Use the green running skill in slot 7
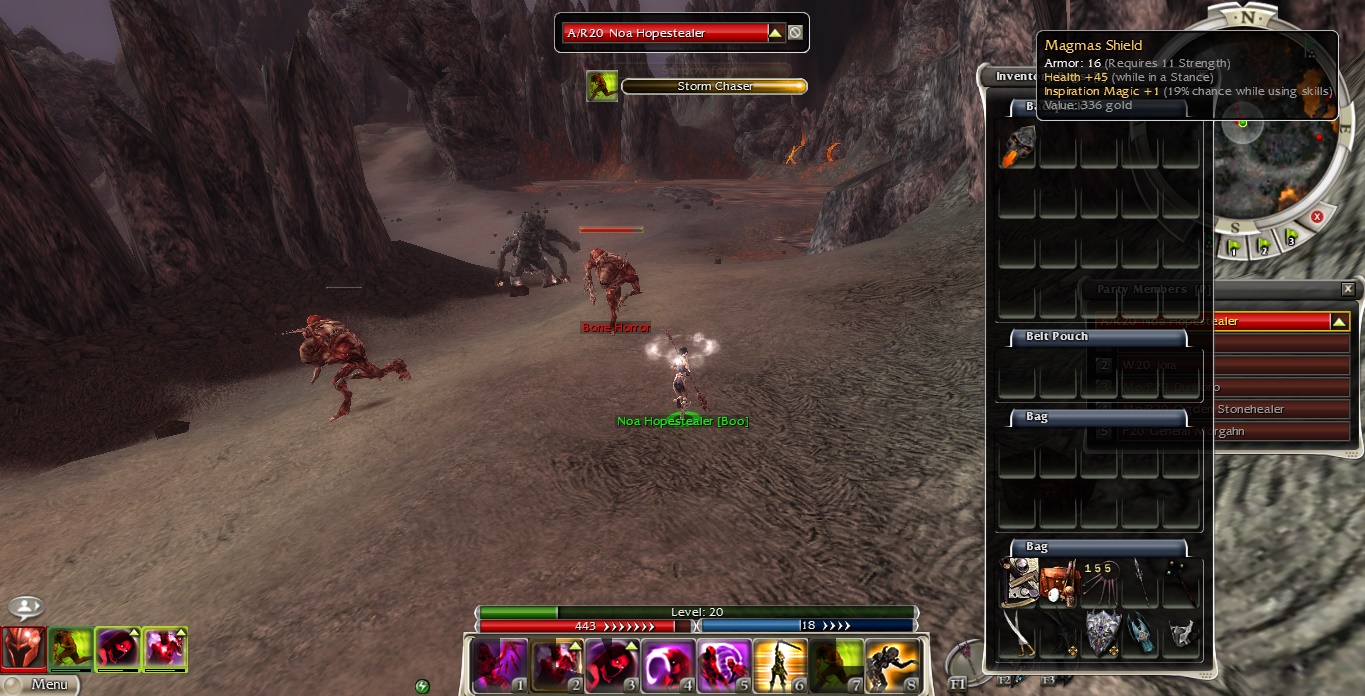This screenshot has height=696, width=1365. pyautogui.click(x=836, y=665)
